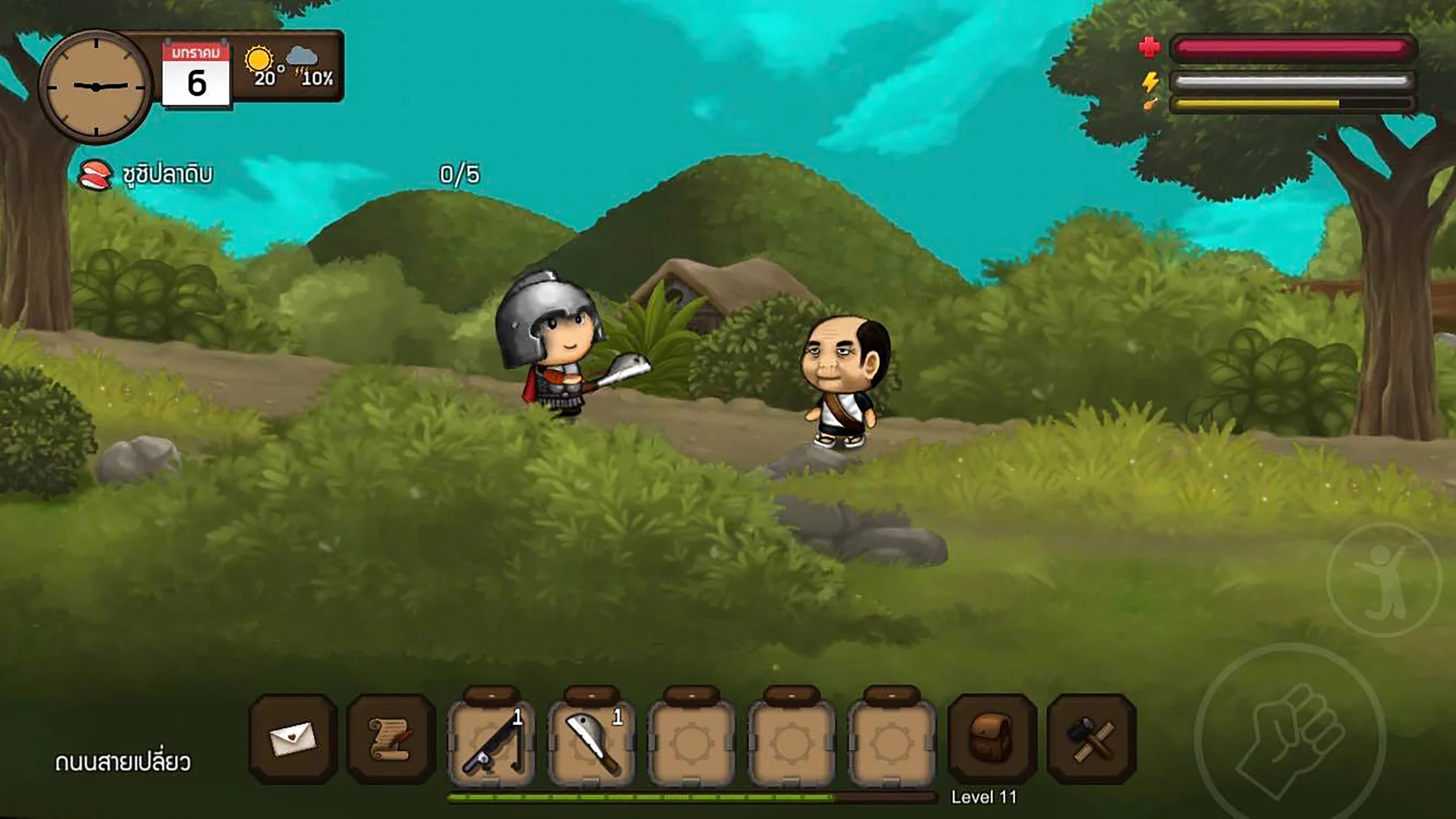Screen dimensions: 1456x819
Task: Open the sushi quest tracker
Action: [147, 175]
